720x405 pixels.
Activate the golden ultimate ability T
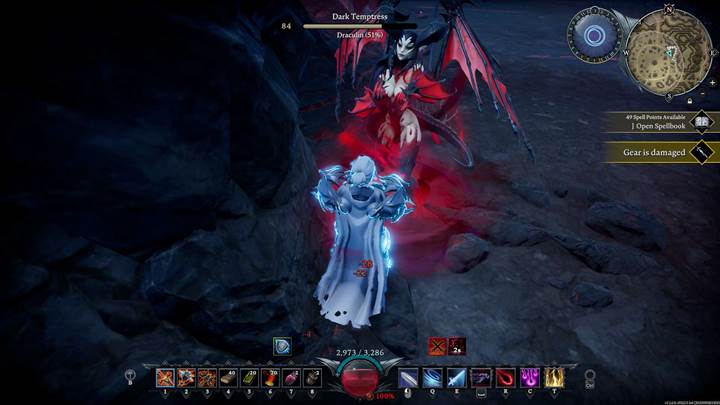[x=552, y=378]
